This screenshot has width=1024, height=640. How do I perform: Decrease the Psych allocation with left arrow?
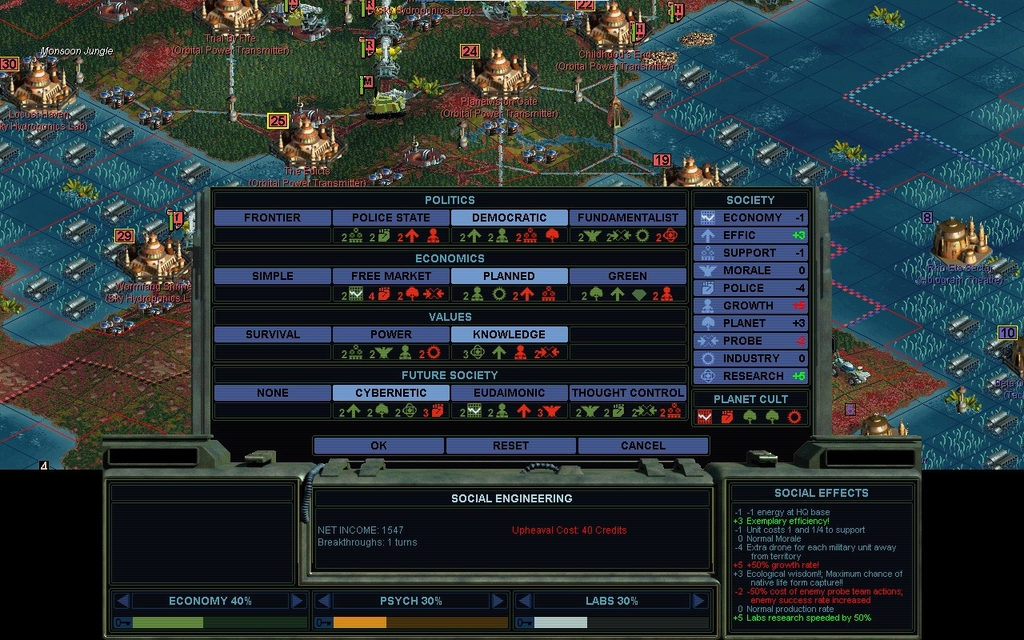click(x=323, y=601)
